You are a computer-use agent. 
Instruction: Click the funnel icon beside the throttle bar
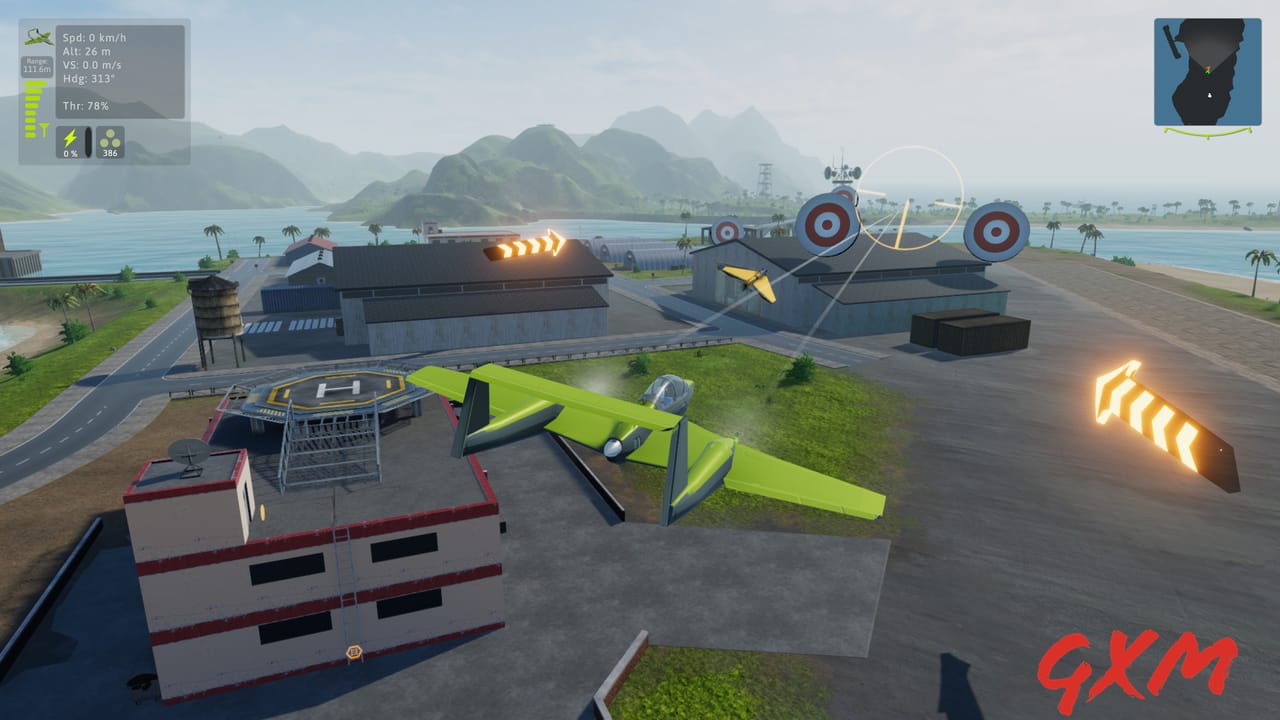44,128
